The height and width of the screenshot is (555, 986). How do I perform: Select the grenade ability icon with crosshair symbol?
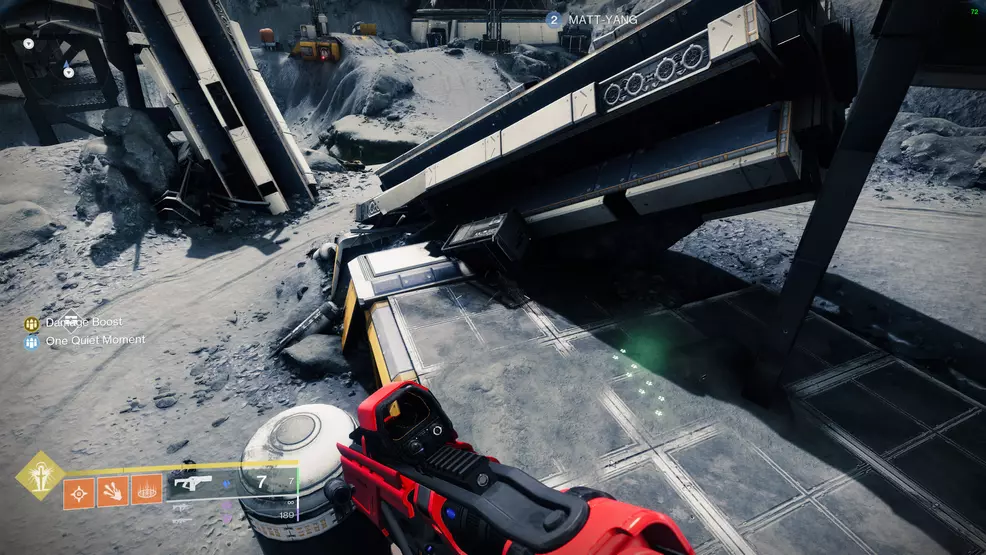79,492
